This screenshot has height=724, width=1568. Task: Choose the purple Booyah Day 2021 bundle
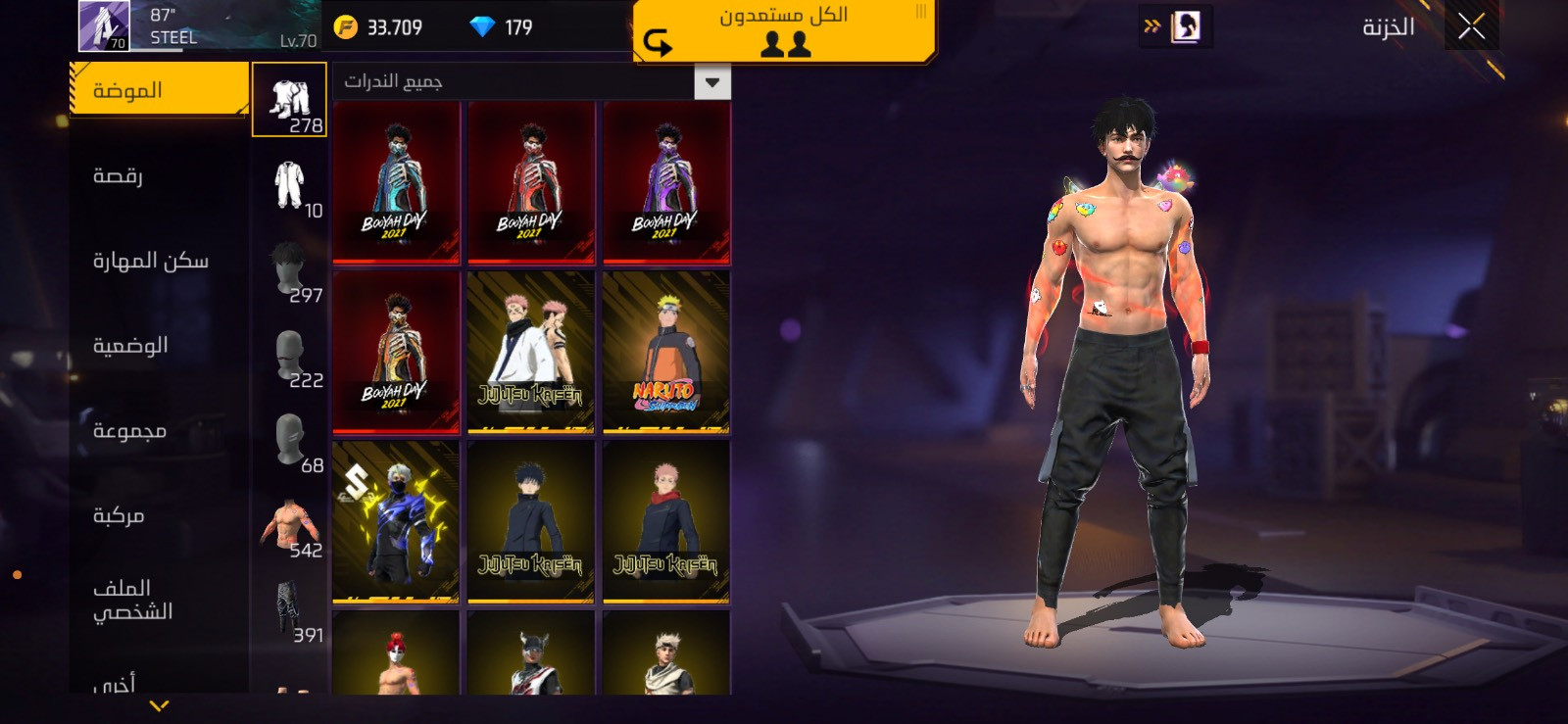[666, 183]
